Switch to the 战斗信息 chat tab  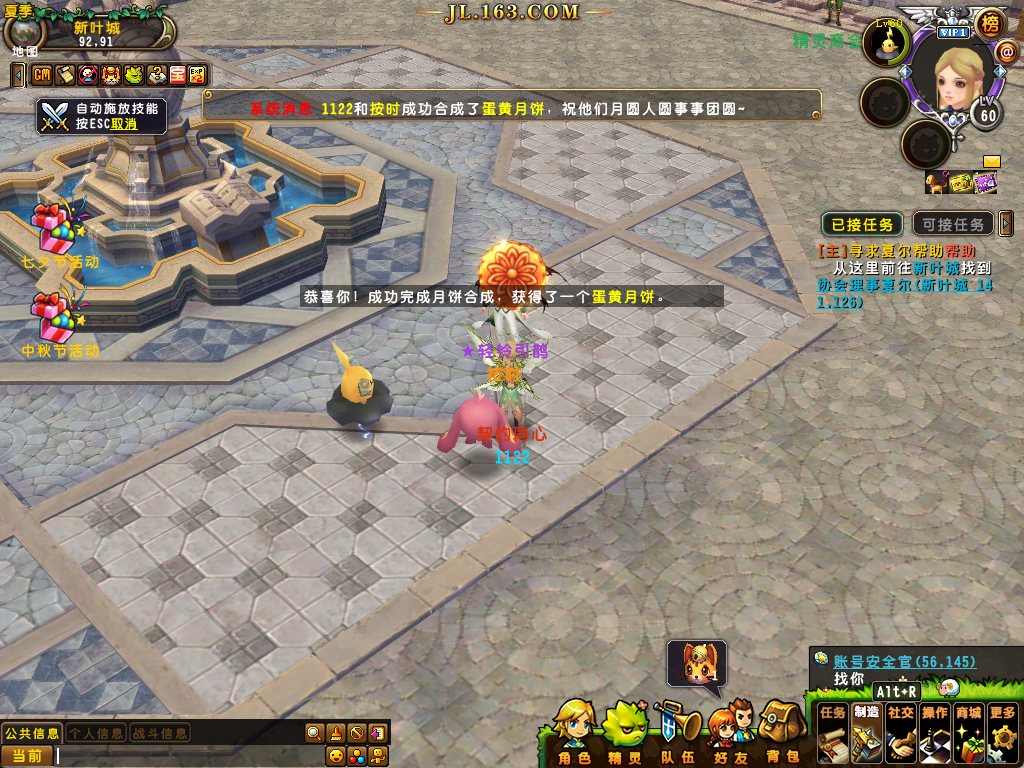[x=160, y=733]
